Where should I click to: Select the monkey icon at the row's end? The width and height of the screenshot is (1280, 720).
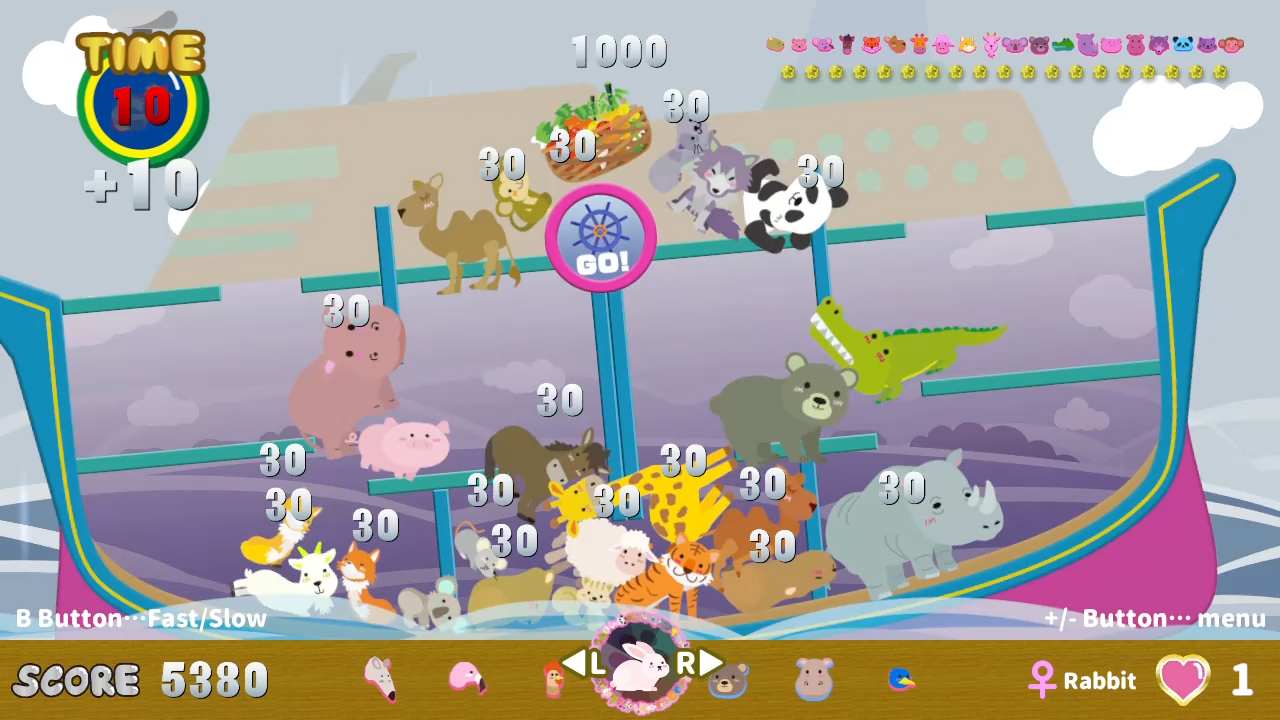point(1231,47)
